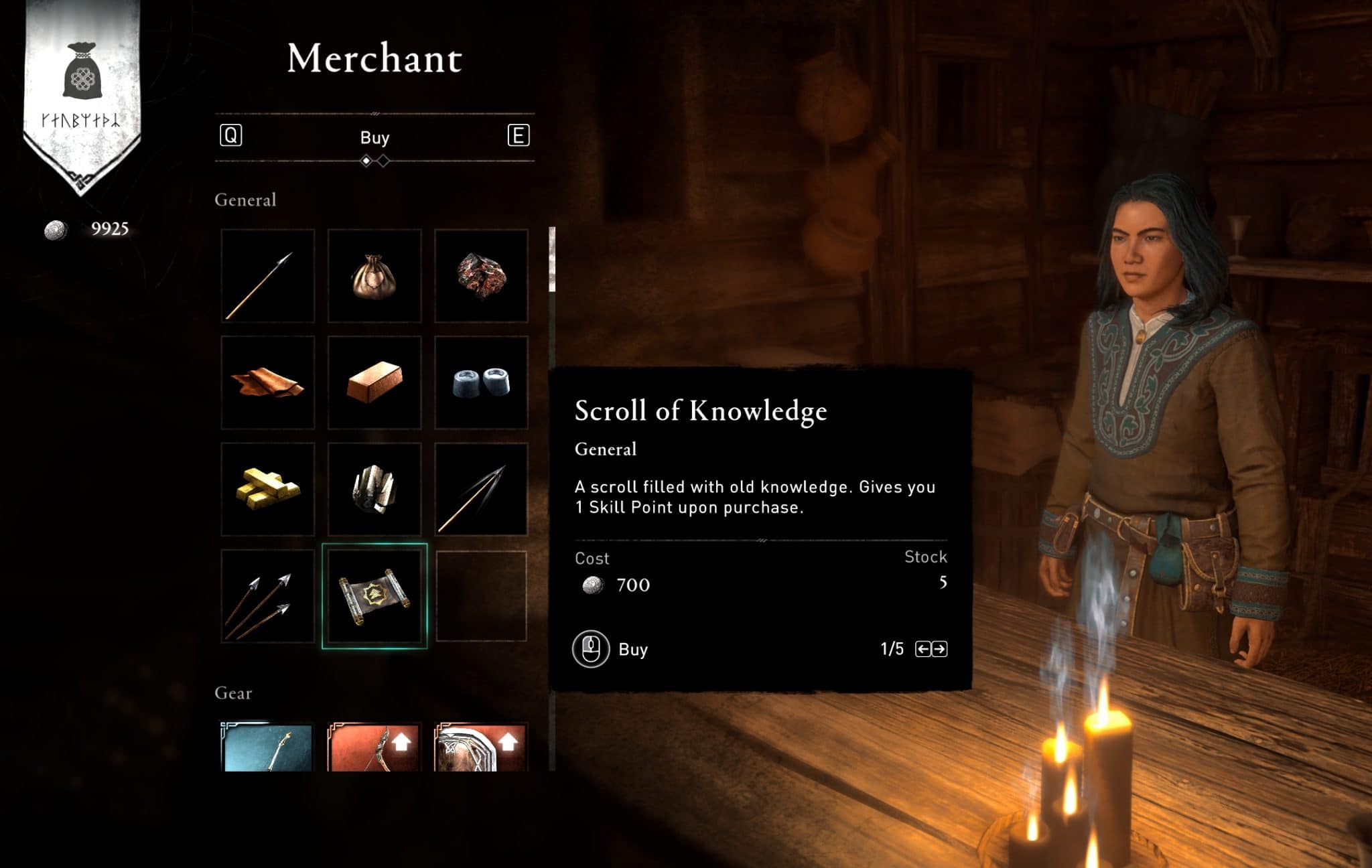Viewport: 1372px width, 868px height.
Task: Select the stacked gold bars slot
Action: click(x=268, y=489)
